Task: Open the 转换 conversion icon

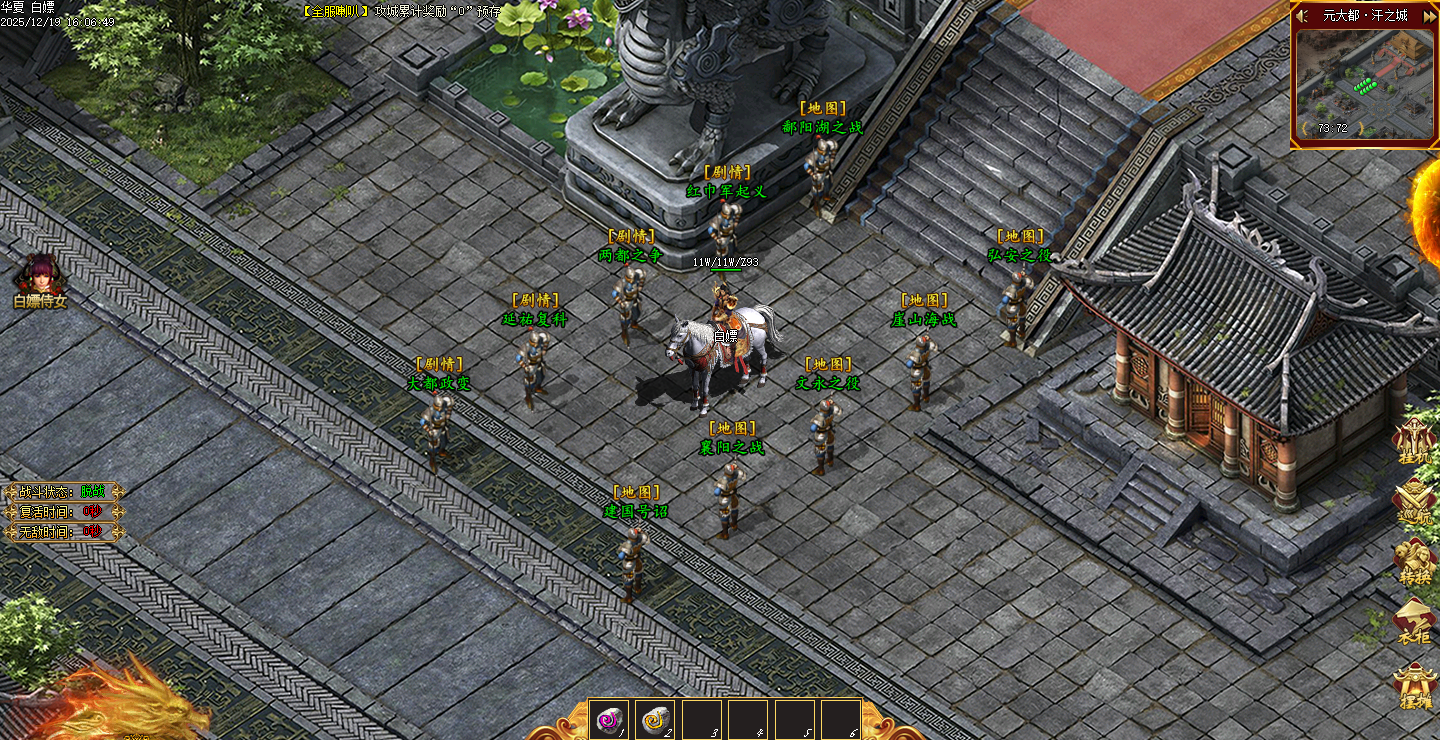Action: [x=1416, y=560]
